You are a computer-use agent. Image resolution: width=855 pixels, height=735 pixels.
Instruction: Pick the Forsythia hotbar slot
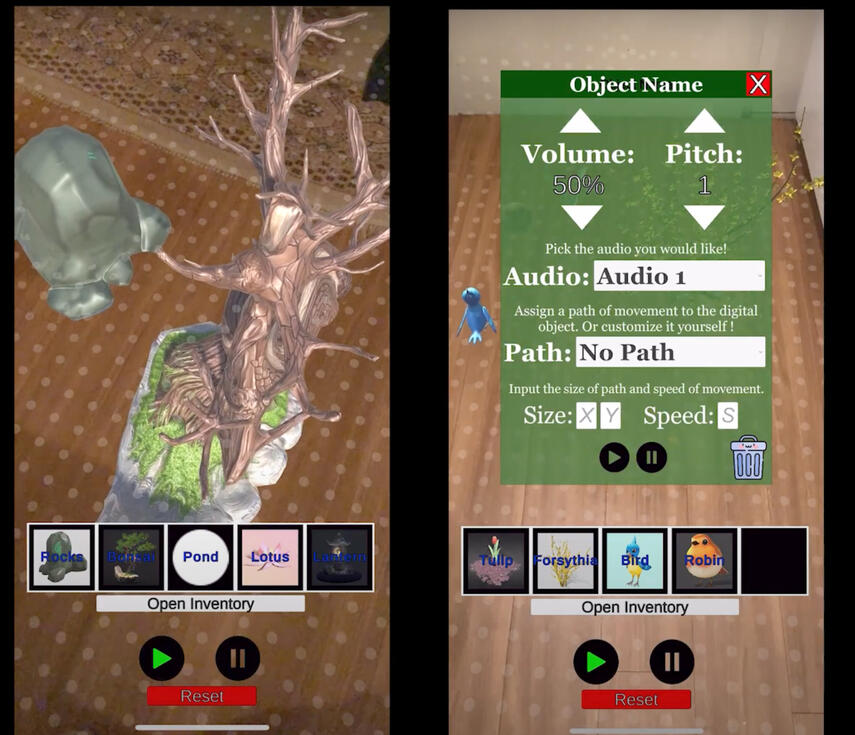[x=565, y=561]
